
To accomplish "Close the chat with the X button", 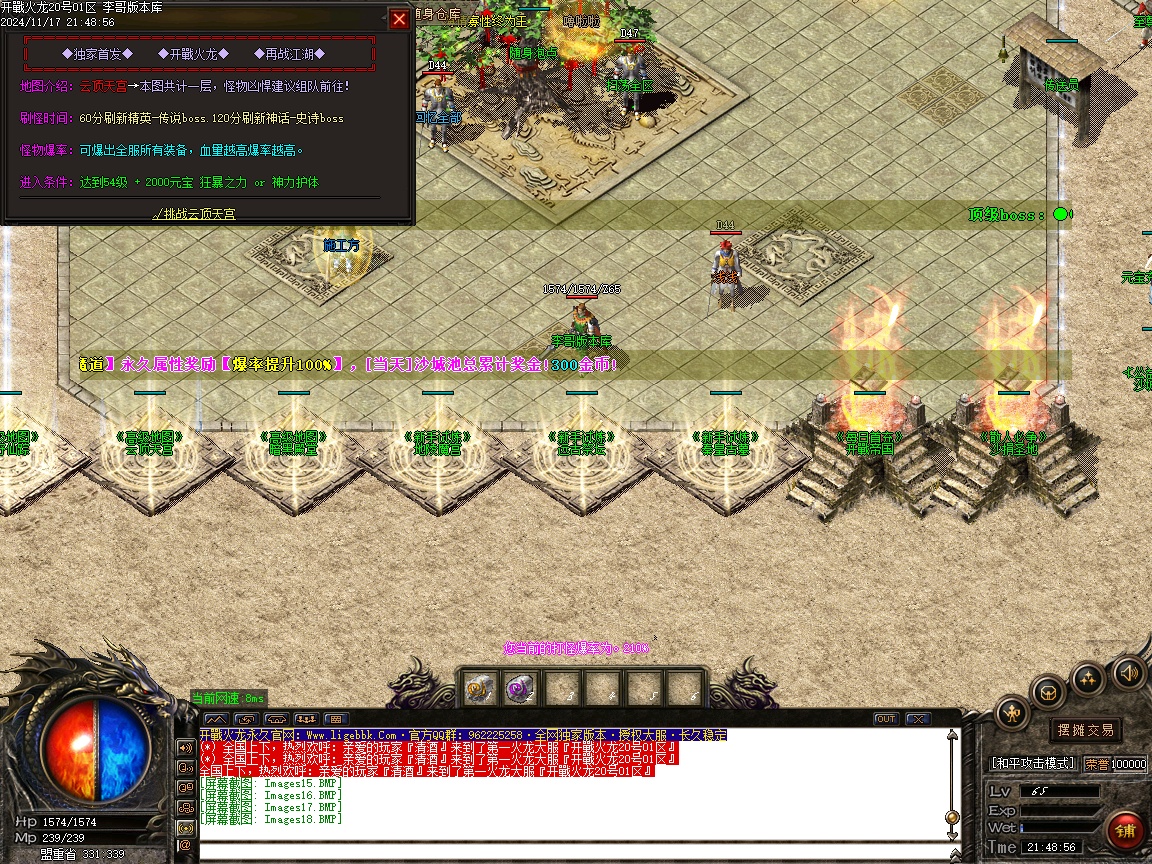I will 917,719.
